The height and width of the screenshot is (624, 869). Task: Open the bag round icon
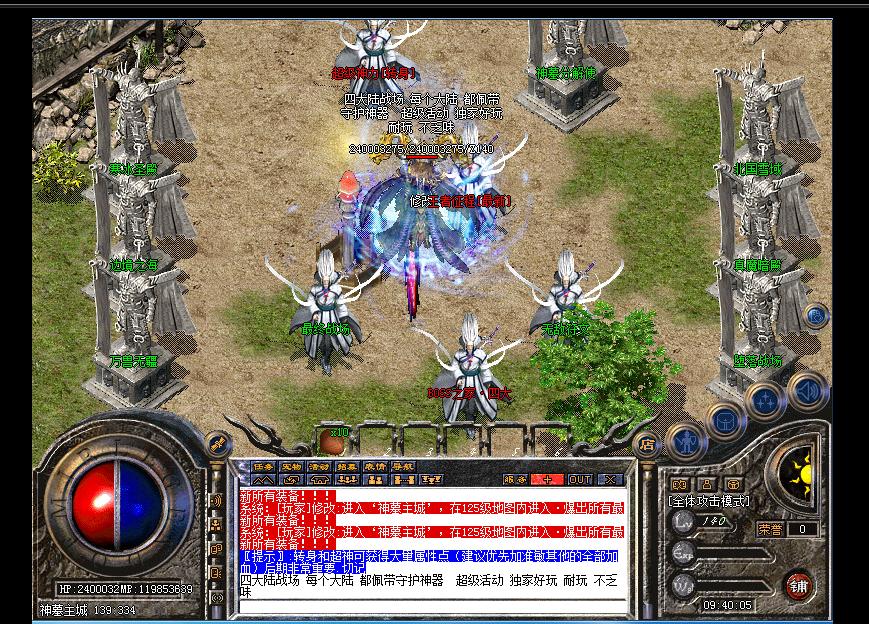722,419
